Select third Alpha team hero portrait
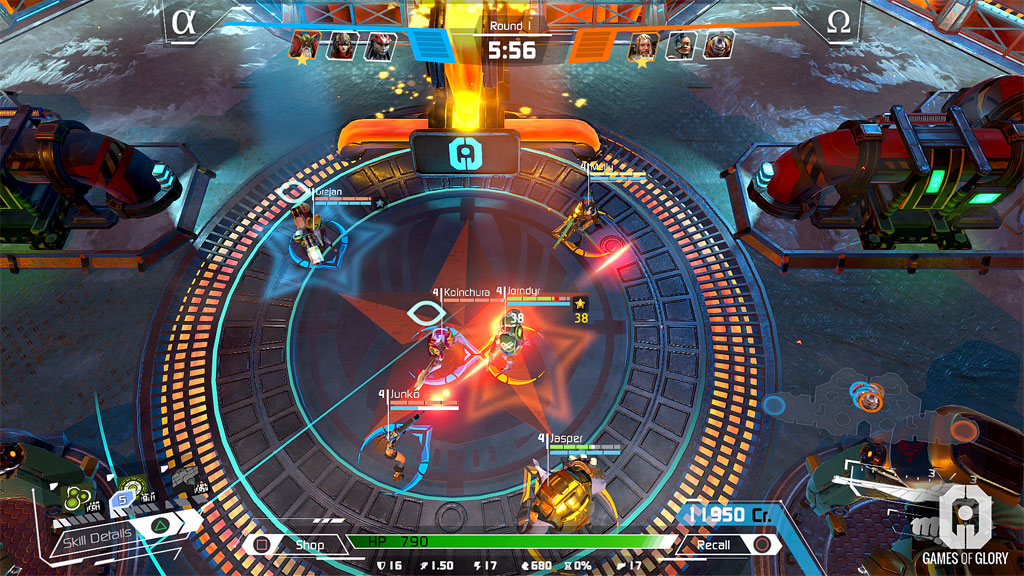The height and width of the screenshot is (576, 1024). point(380,45)
